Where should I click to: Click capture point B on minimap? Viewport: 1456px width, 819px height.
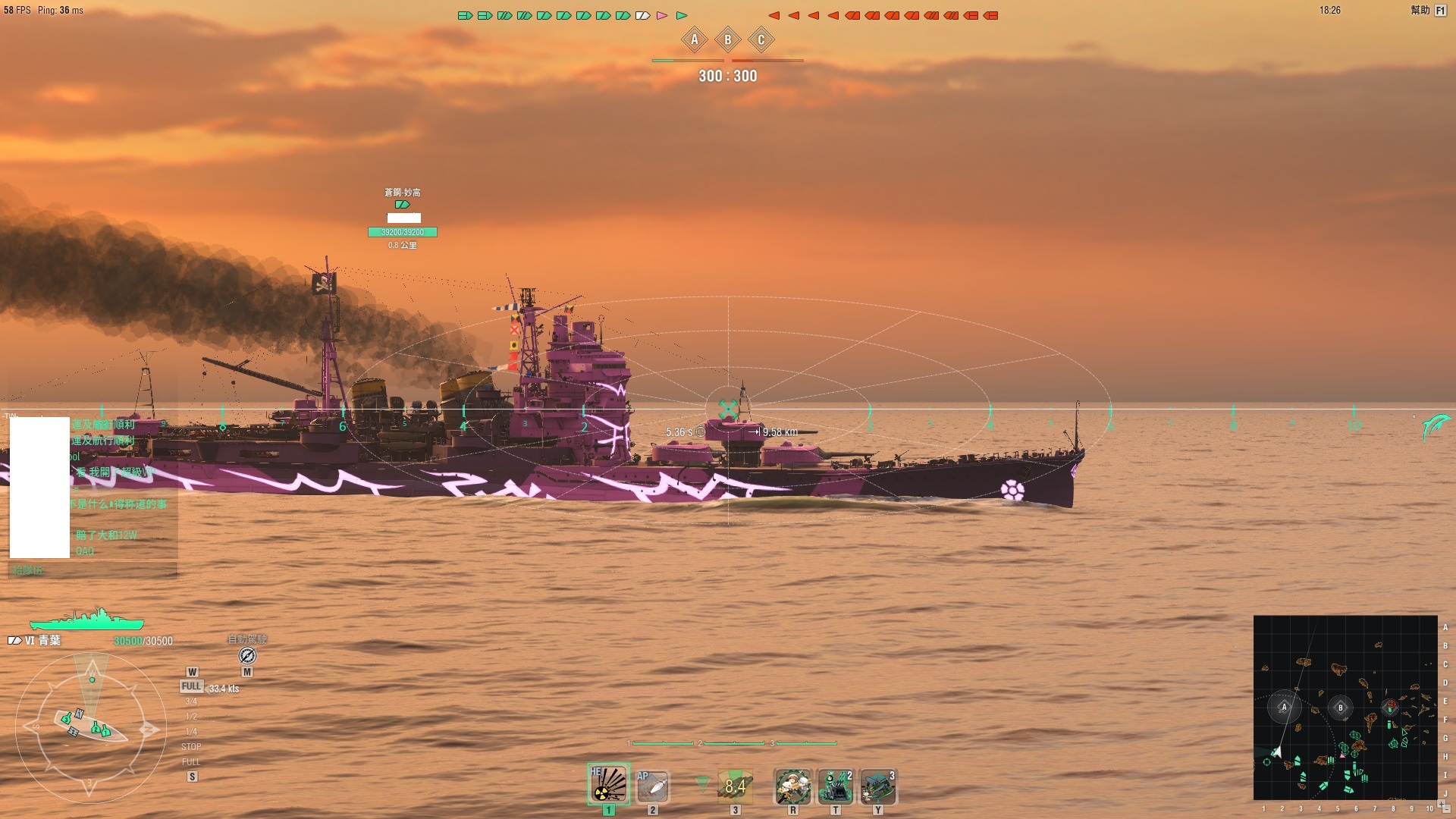tap(1340, 708)
